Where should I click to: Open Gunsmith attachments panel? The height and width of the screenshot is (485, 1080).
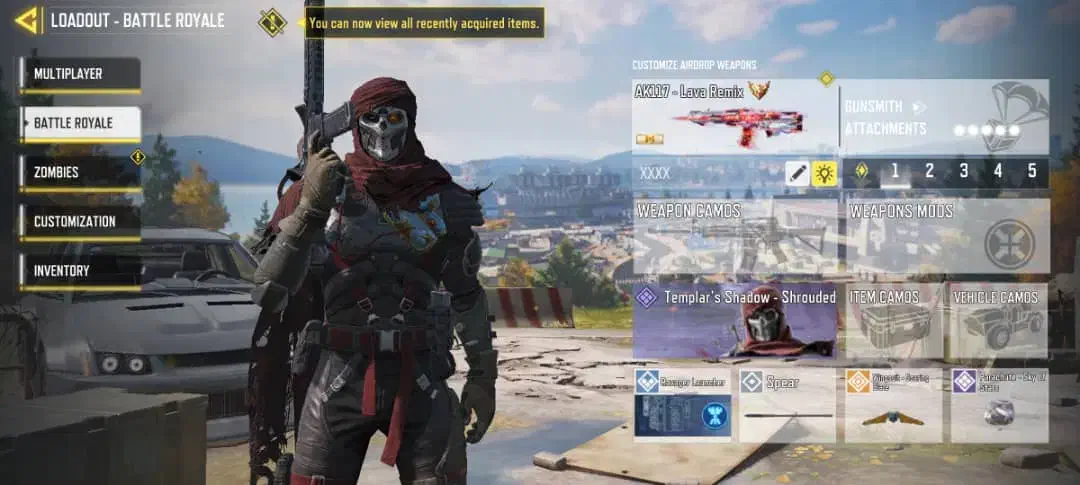pyautogui.click(x=944, y=117)
